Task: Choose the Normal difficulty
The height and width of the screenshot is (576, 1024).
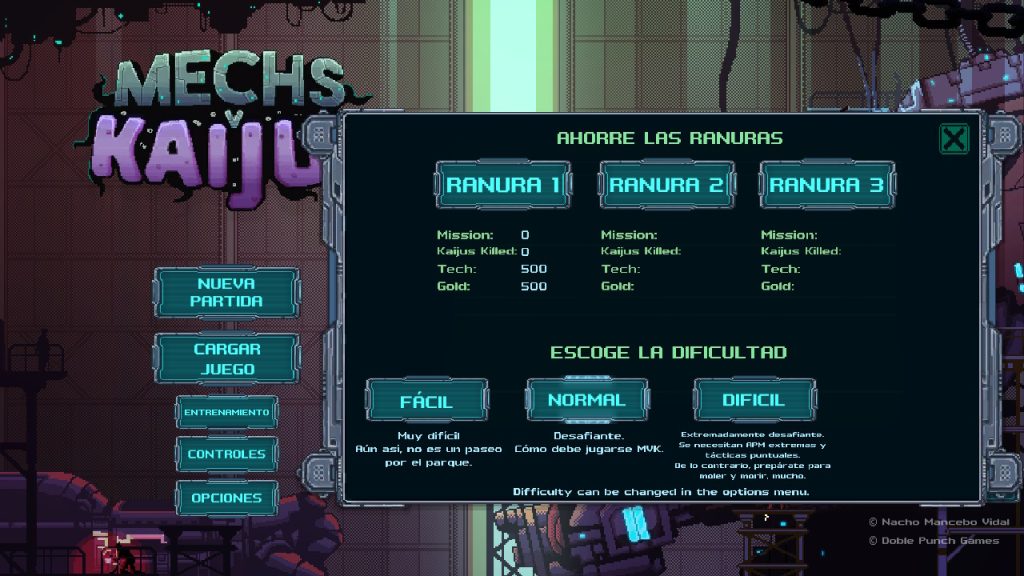Action: coord(586,400)
